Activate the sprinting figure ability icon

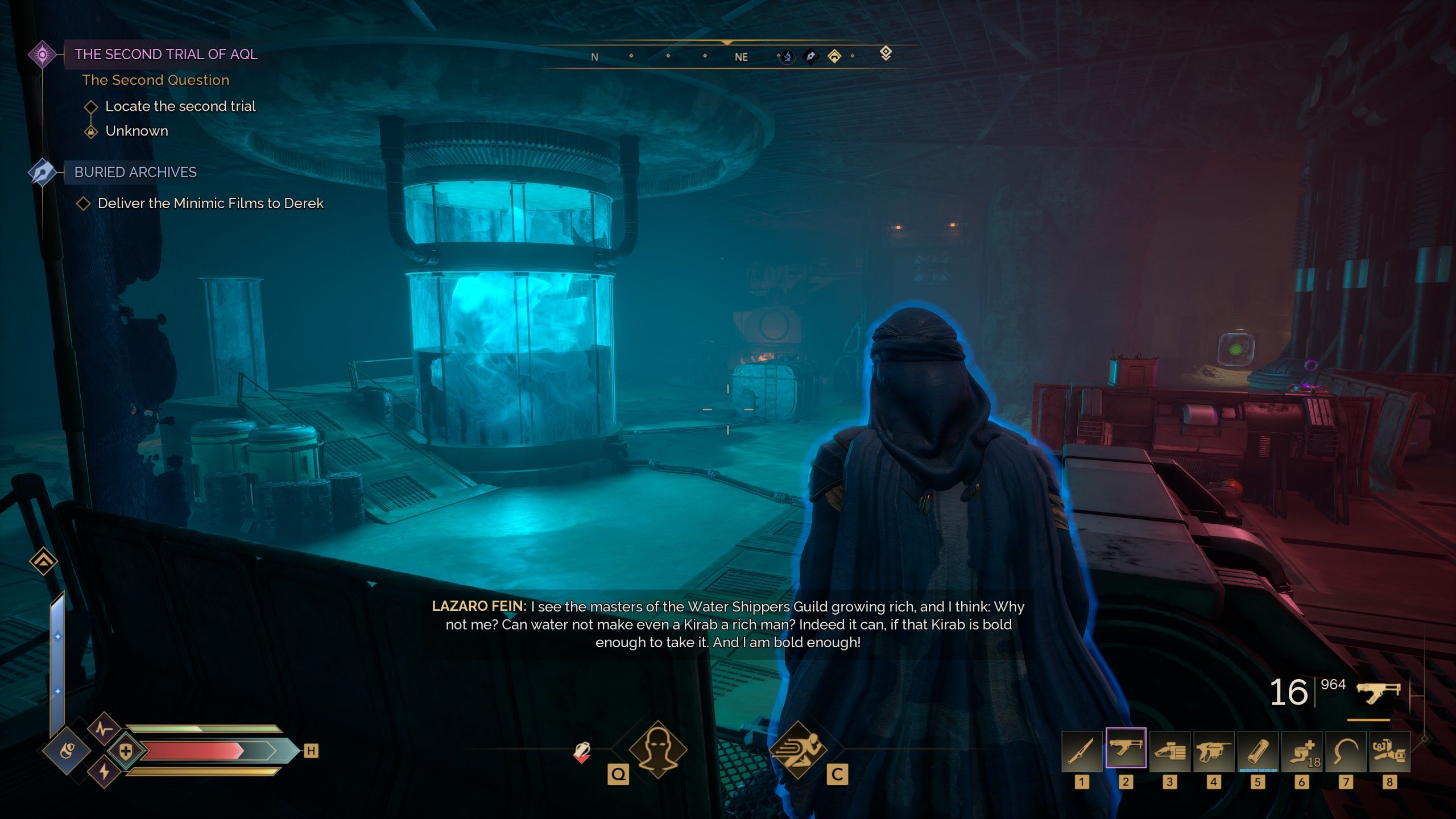(797, 750)
